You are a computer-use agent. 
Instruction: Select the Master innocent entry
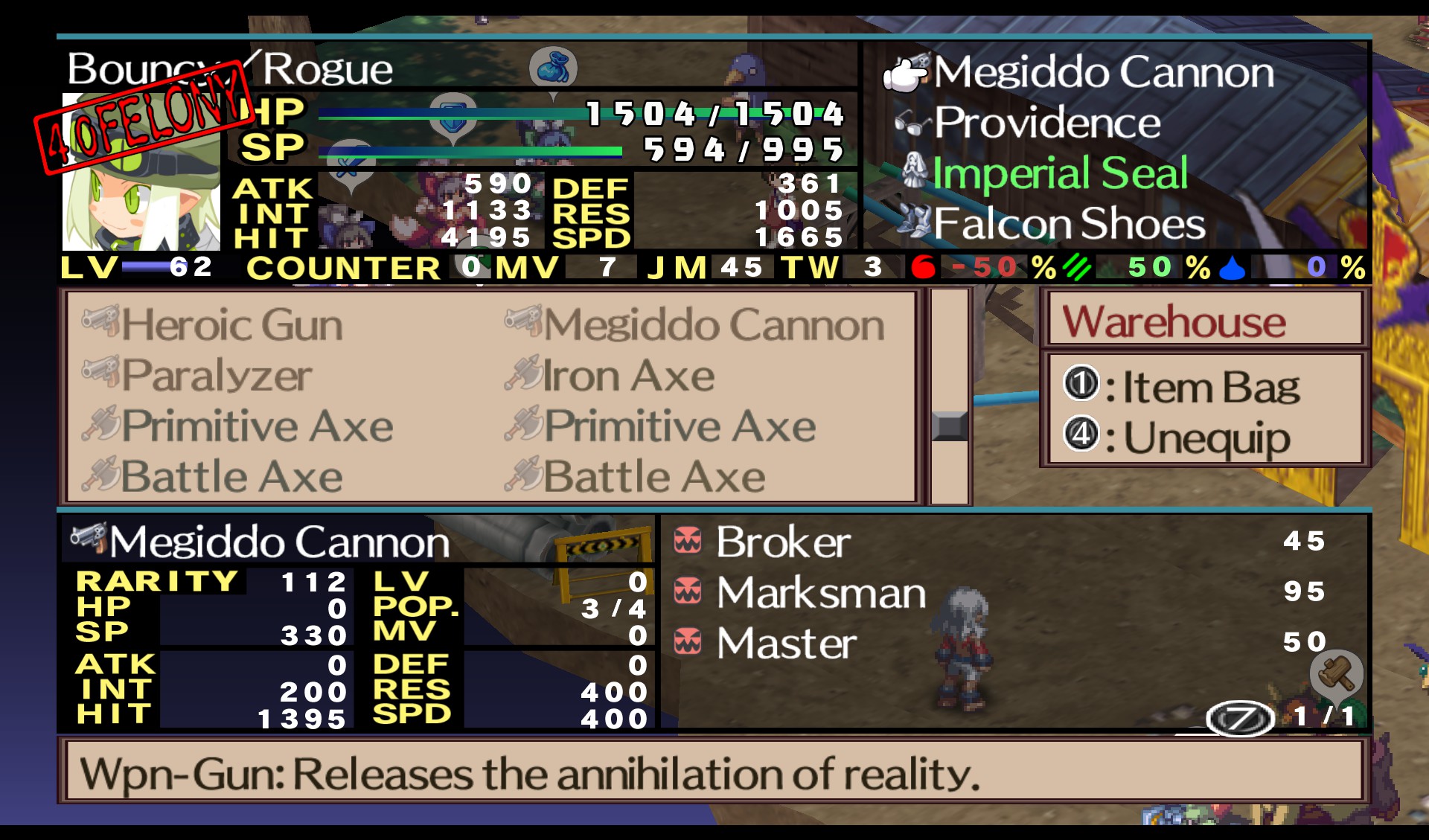coord(786,644)
